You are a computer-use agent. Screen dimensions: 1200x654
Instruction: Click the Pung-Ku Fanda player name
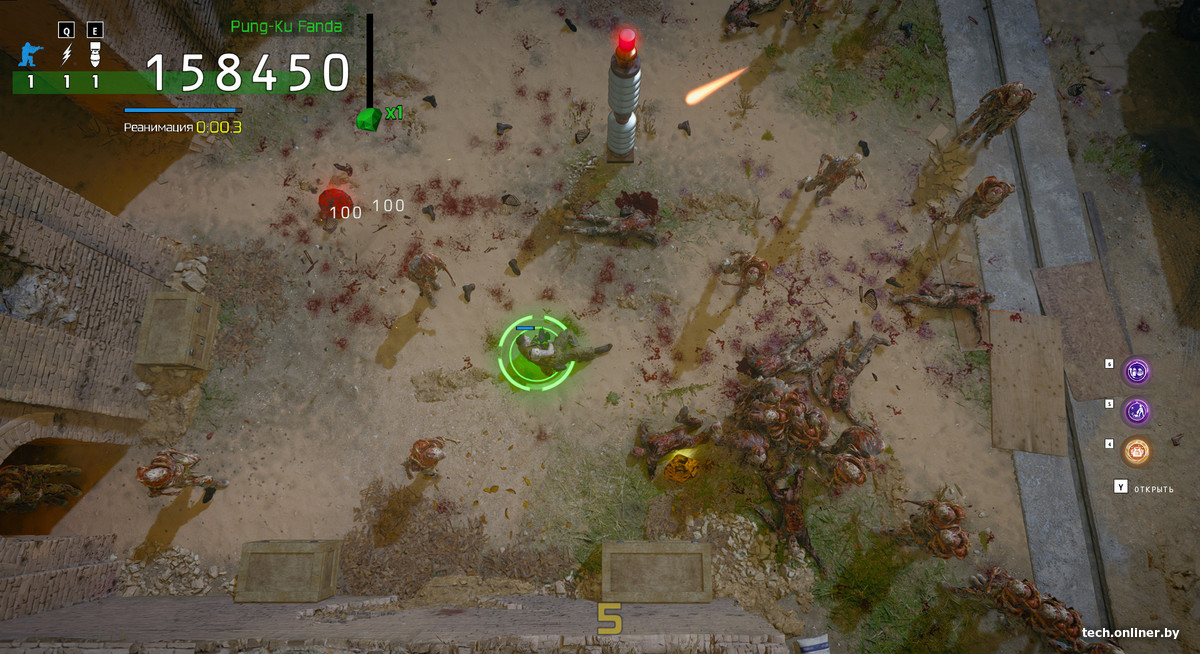tap(286, 26)
